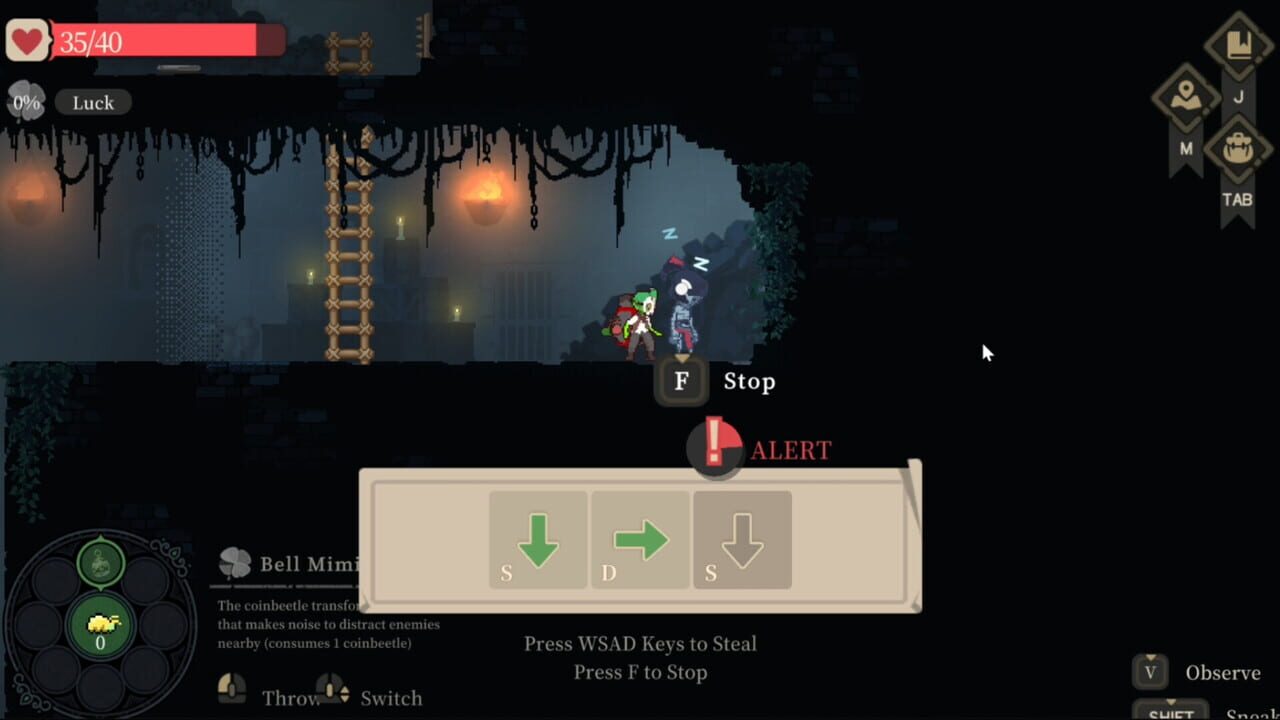Activate Observe with the V button
Viewport: 1280px width, 720px height.
[1149, 672]
